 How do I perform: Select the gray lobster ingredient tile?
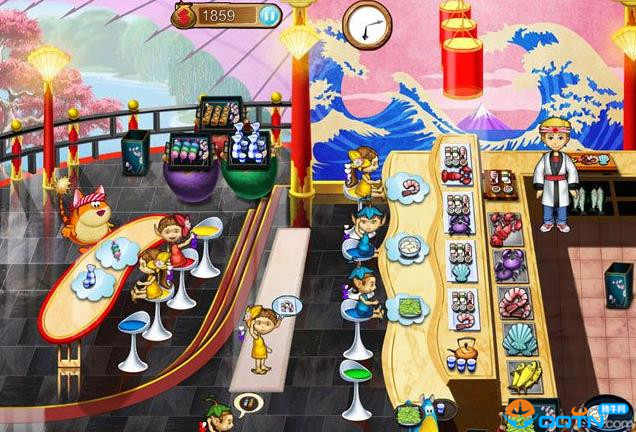503,228
